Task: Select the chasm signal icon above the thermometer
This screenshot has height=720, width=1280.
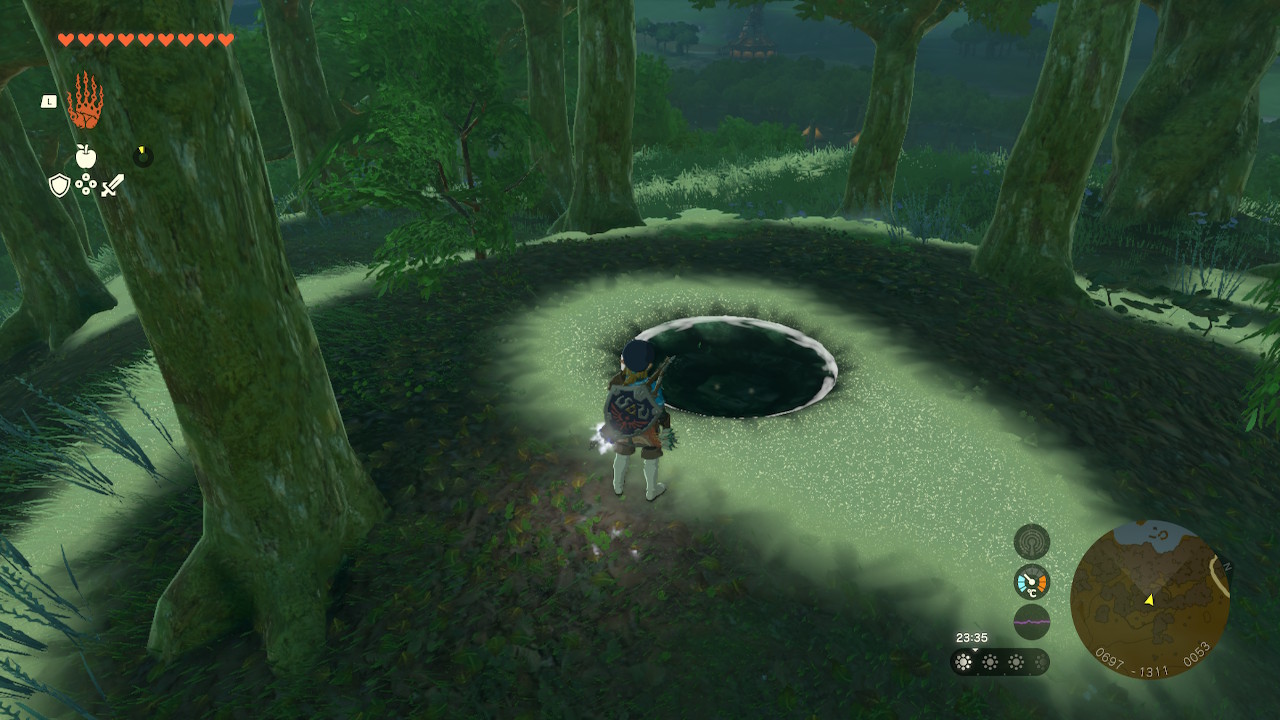Action: (1031, 542)
